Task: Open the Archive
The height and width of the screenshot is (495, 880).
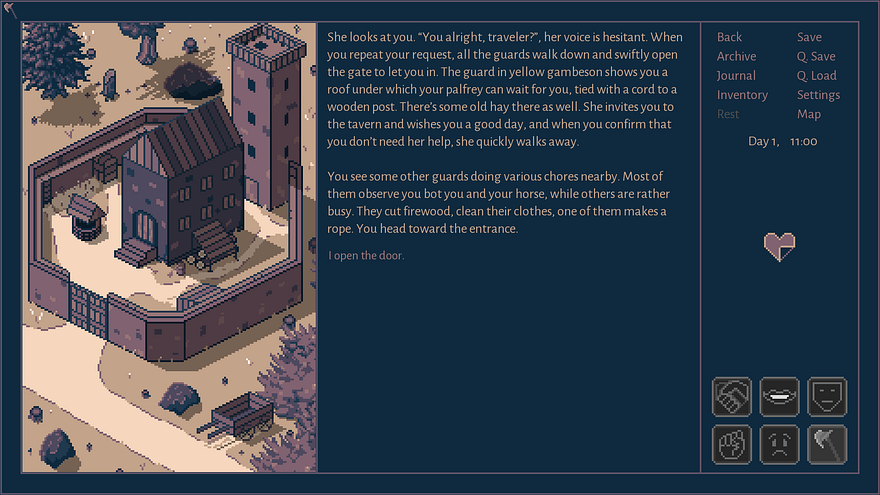Action: pyautogui.click(x=736, y=56)
